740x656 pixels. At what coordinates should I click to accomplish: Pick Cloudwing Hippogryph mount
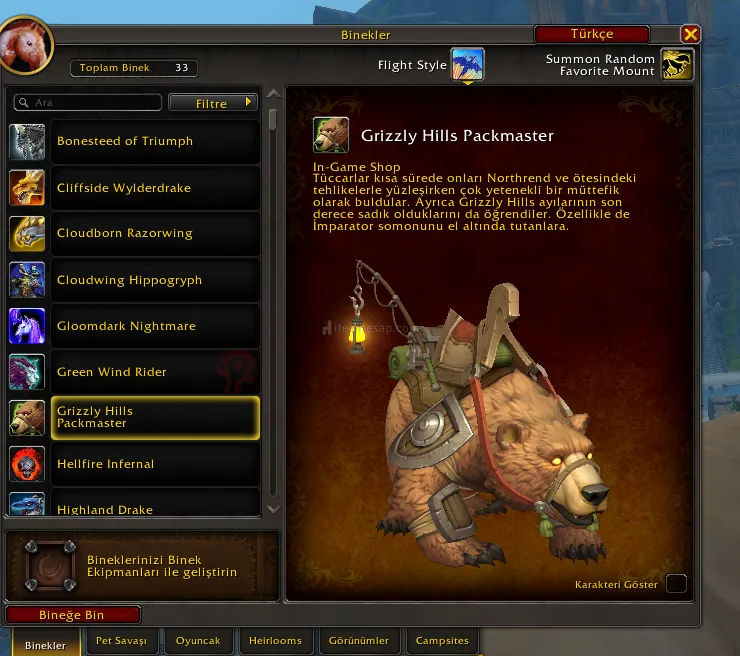(134, 280)
